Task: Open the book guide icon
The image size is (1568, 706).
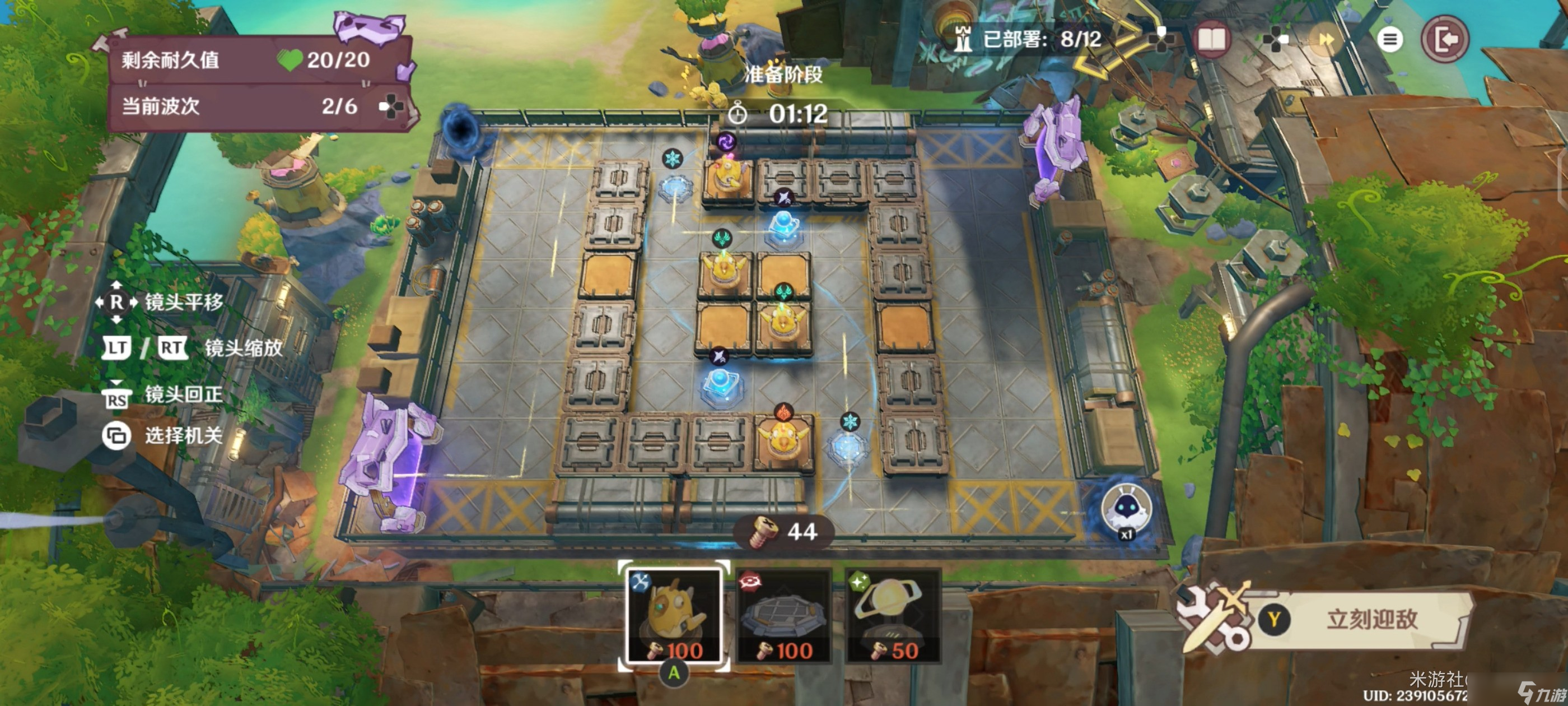Action: [x=1211, y=40]
